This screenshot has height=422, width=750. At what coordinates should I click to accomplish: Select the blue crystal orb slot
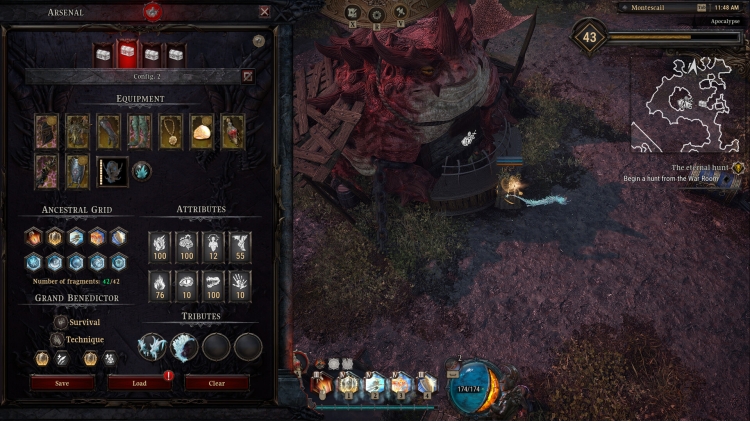[141, 171]
